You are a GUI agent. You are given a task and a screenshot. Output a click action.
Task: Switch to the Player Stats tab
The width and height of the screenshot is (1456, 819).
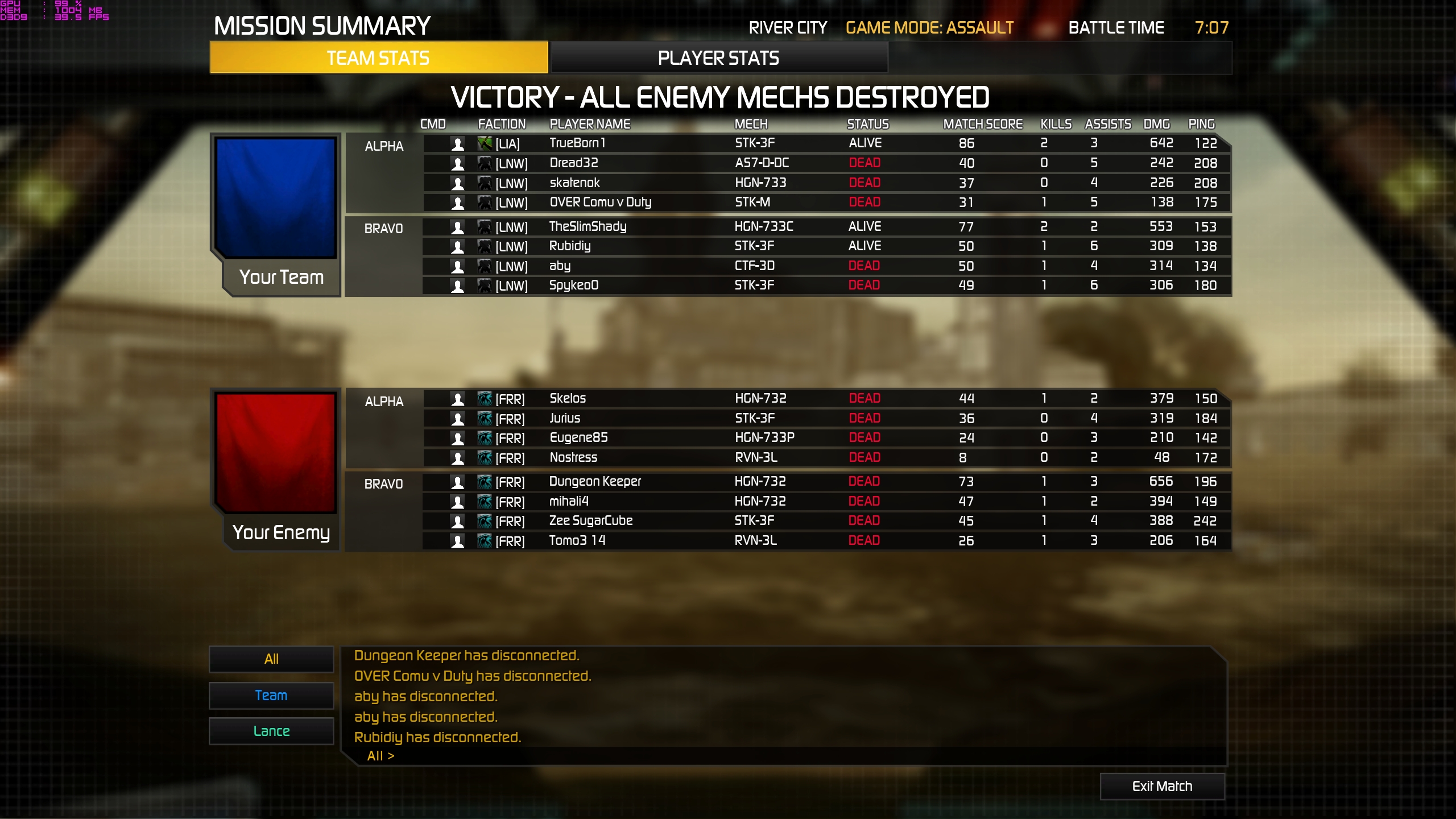pyautogui.click(x=718, y=58)
